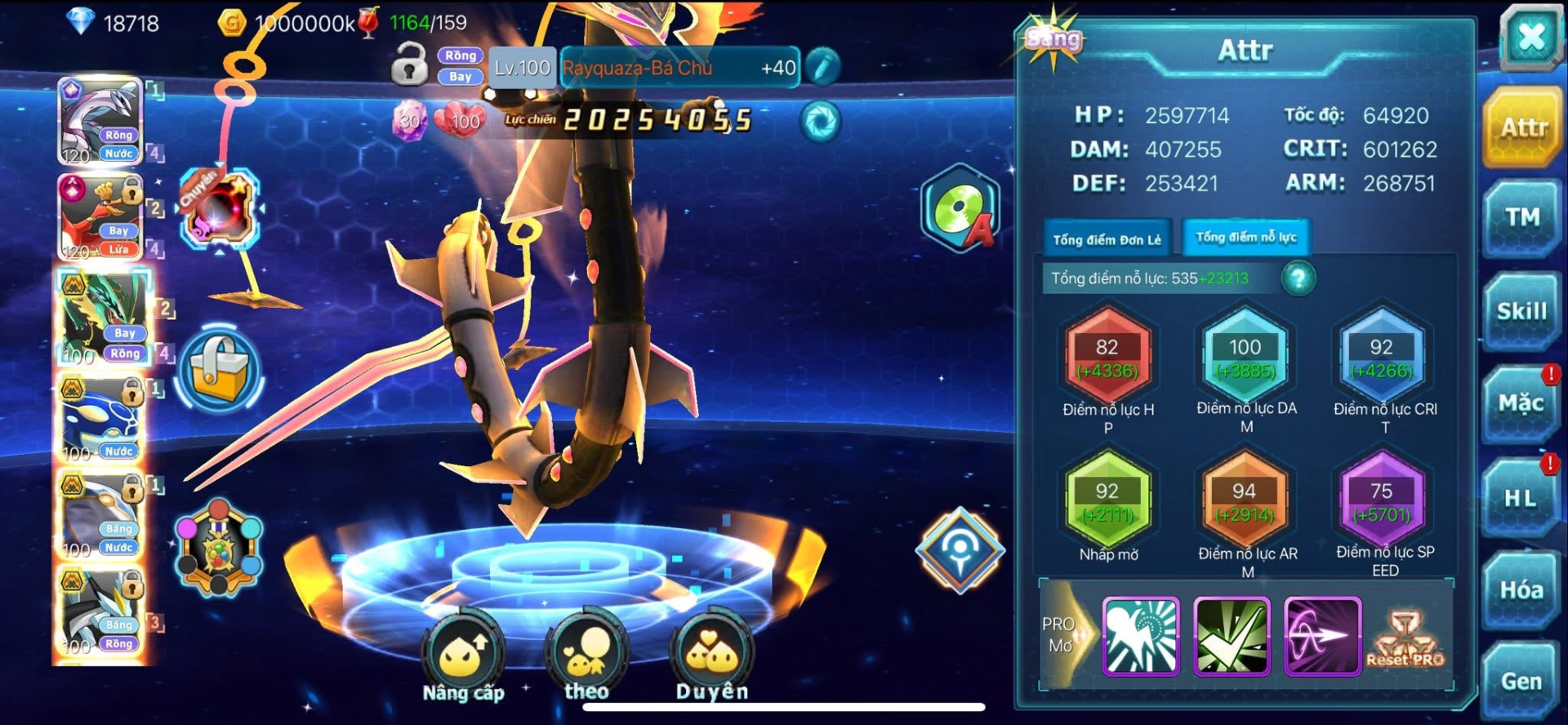
Task: Switch to the TM side tab
Action: pyautogui.click(x=1521, y=217)
